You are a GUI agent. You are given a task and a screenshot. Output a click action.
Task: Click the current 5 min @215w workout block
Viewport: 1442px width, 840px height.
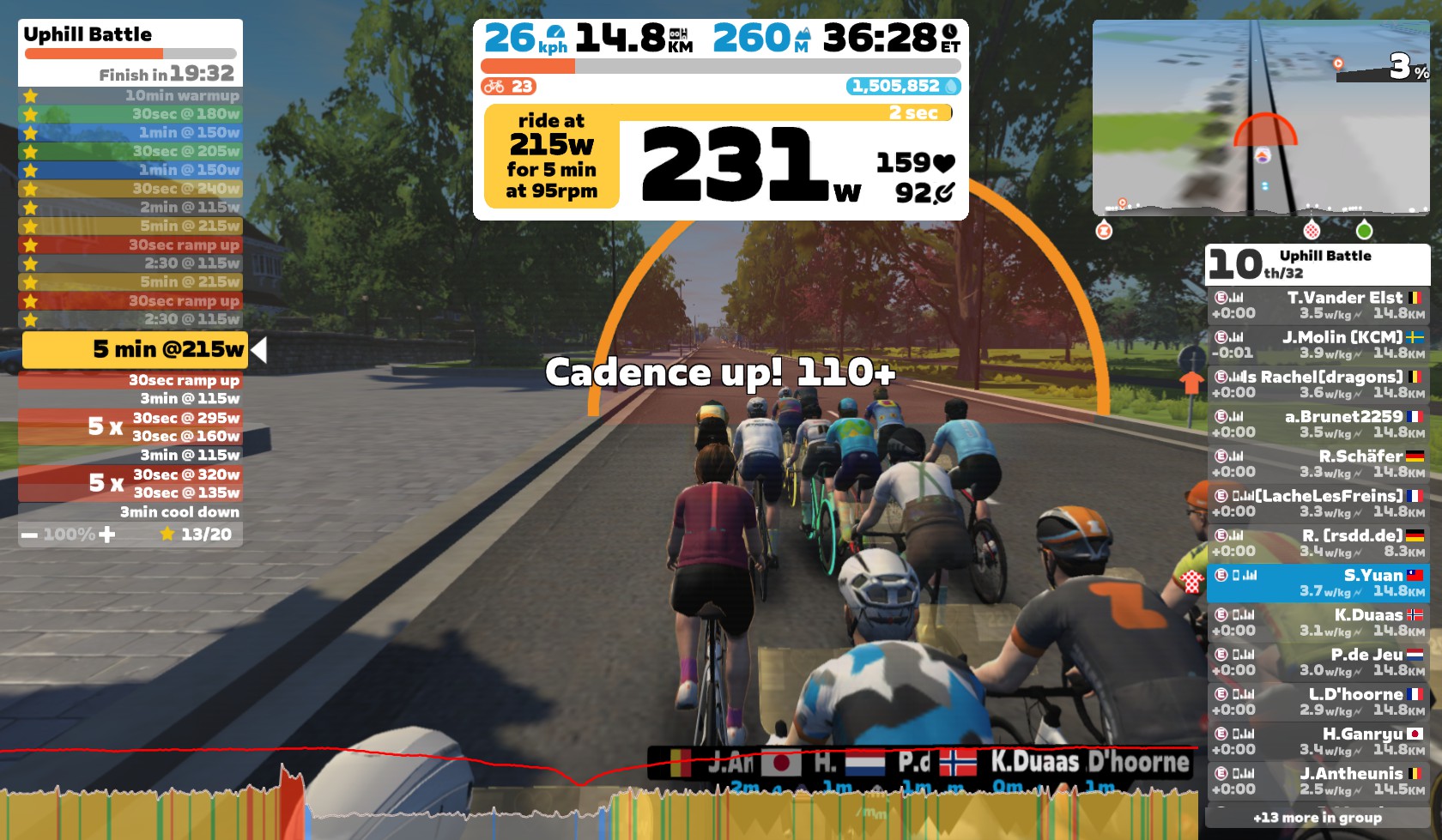pos(135,349)
